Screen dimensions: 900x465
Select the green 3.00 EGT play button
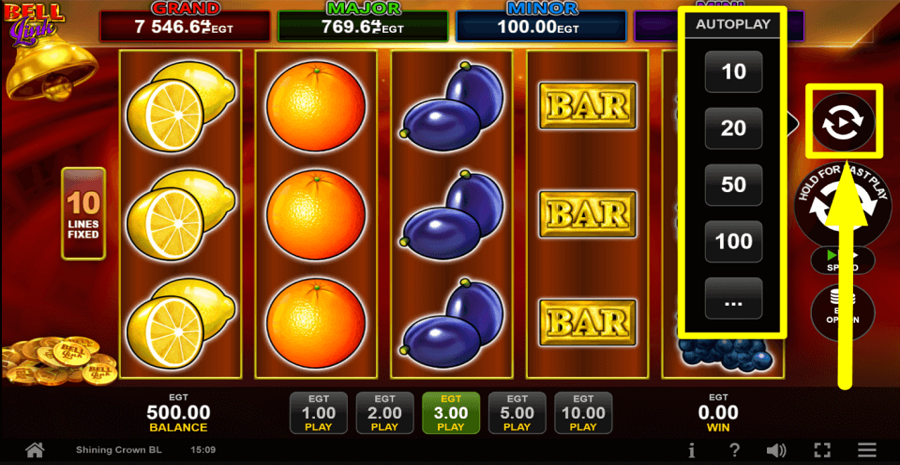pyautogui.click(x=451, y=412)
